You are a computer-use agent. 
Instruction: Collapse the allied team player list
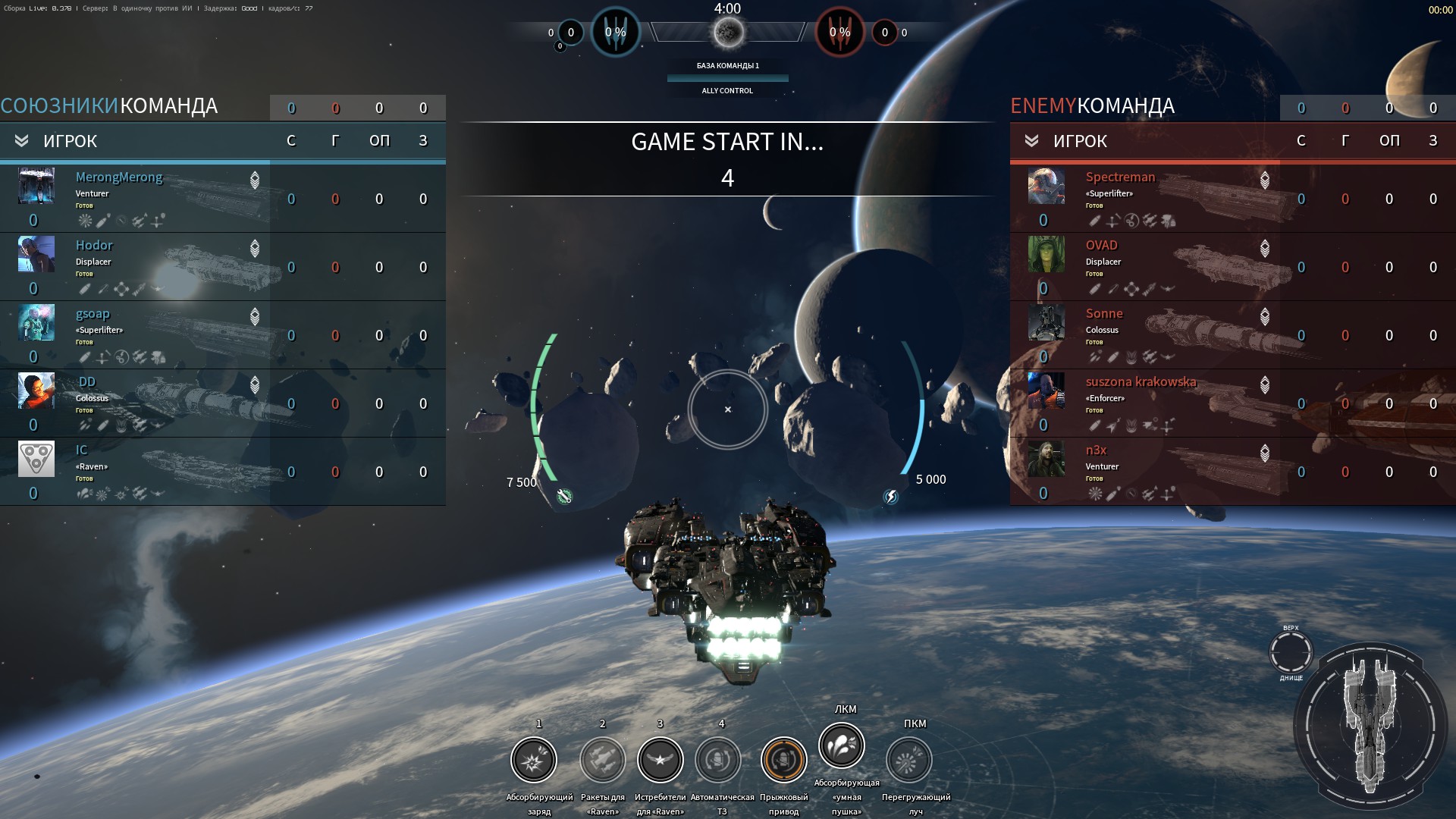tap(21, 141)
